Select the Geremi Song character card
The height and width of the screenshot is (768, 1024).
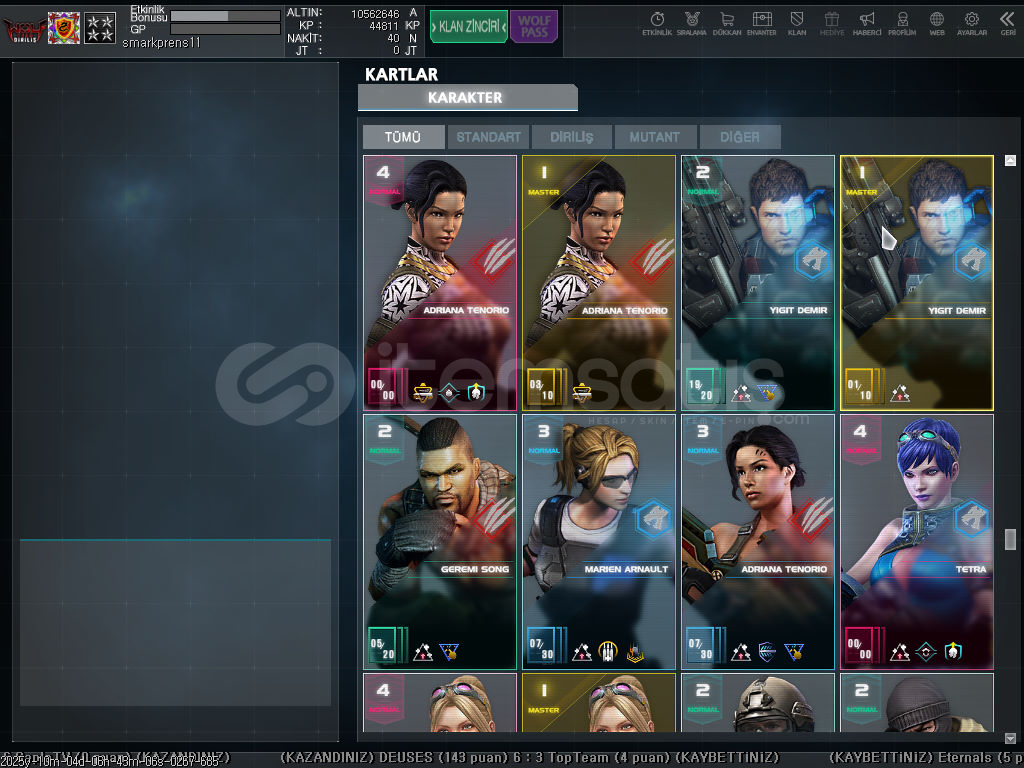pos(440,541)
